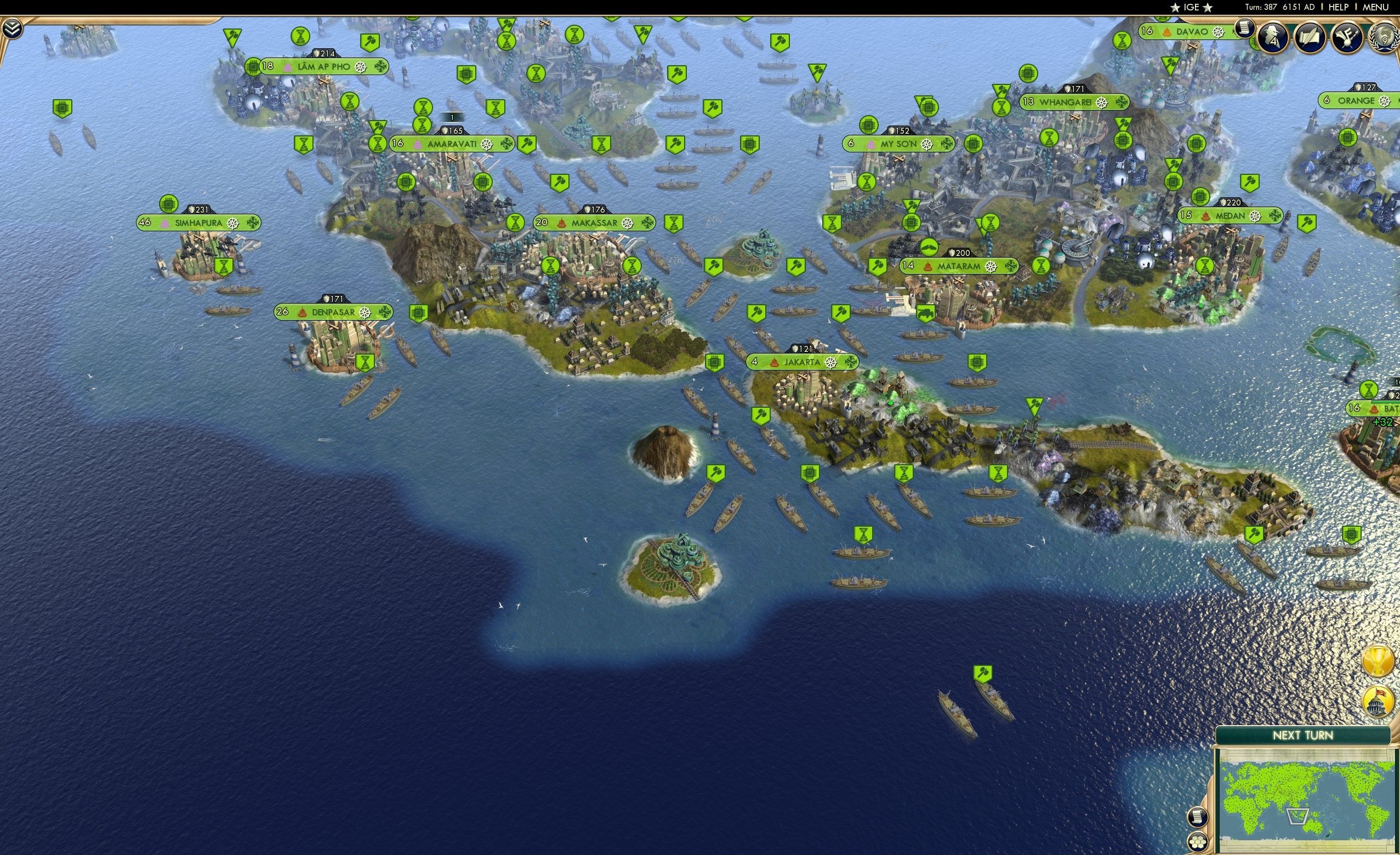Click the flag icon above the minimap
This screenshot has height=855, width=1400.
(1378, 701)
